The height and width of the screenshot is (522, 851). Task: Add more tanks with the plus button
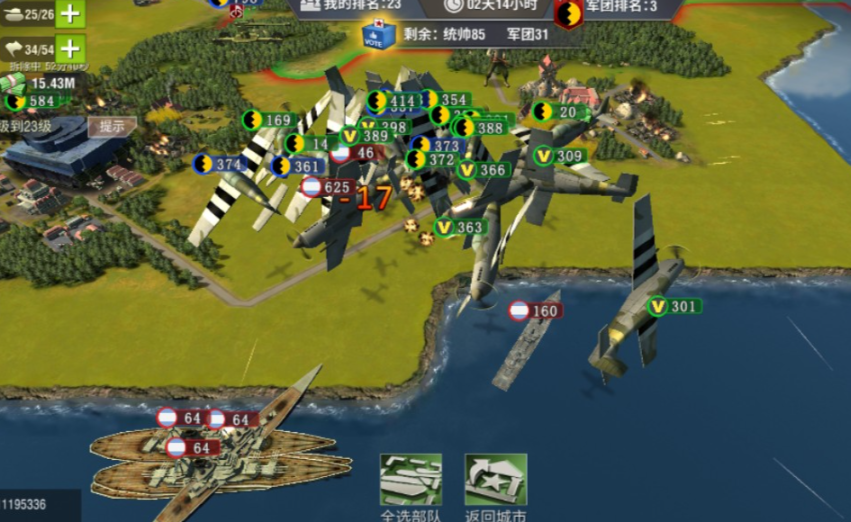[70, 13]
